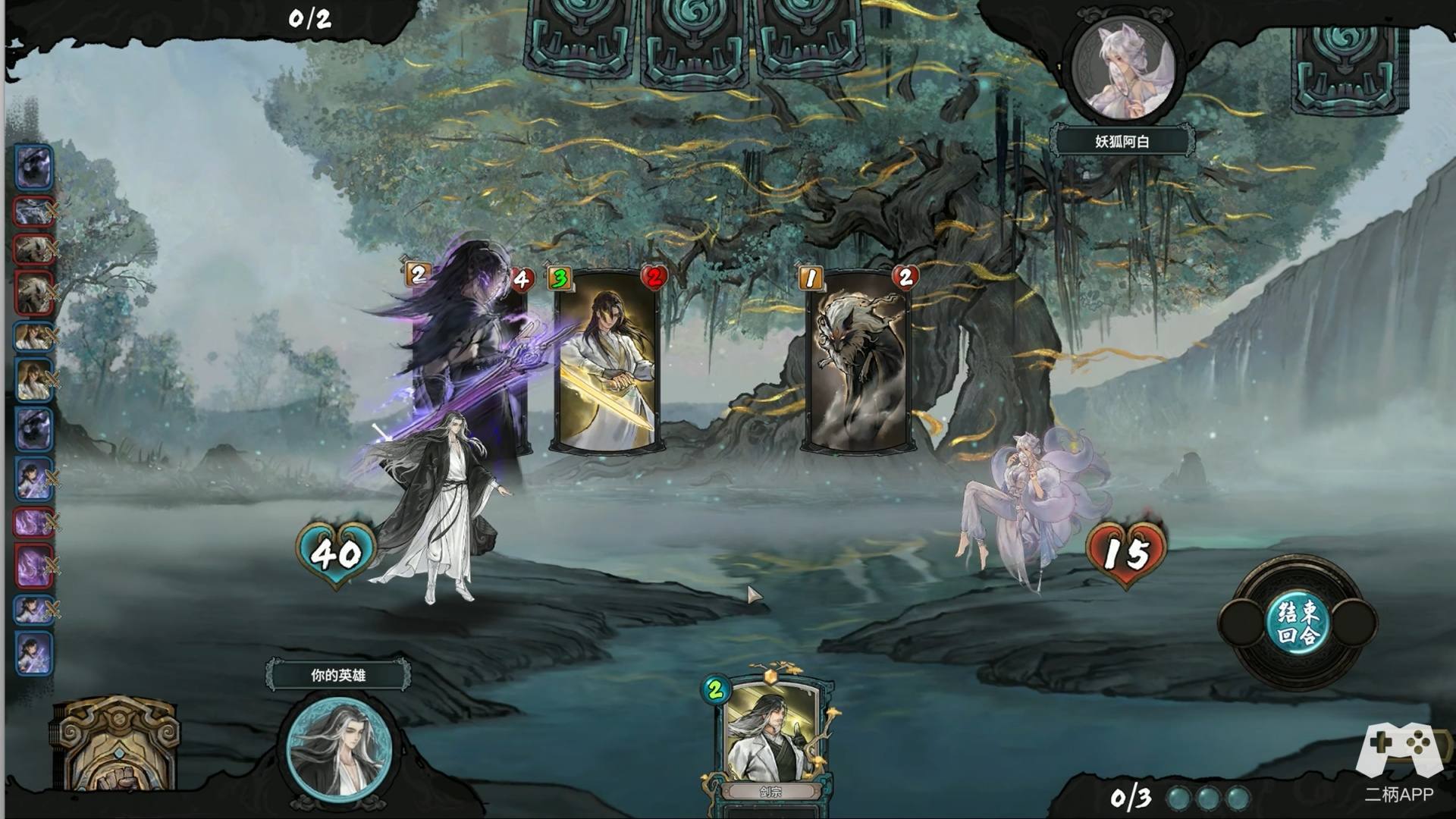Click the 结束回合 end turn button

tap(1298, 623)
